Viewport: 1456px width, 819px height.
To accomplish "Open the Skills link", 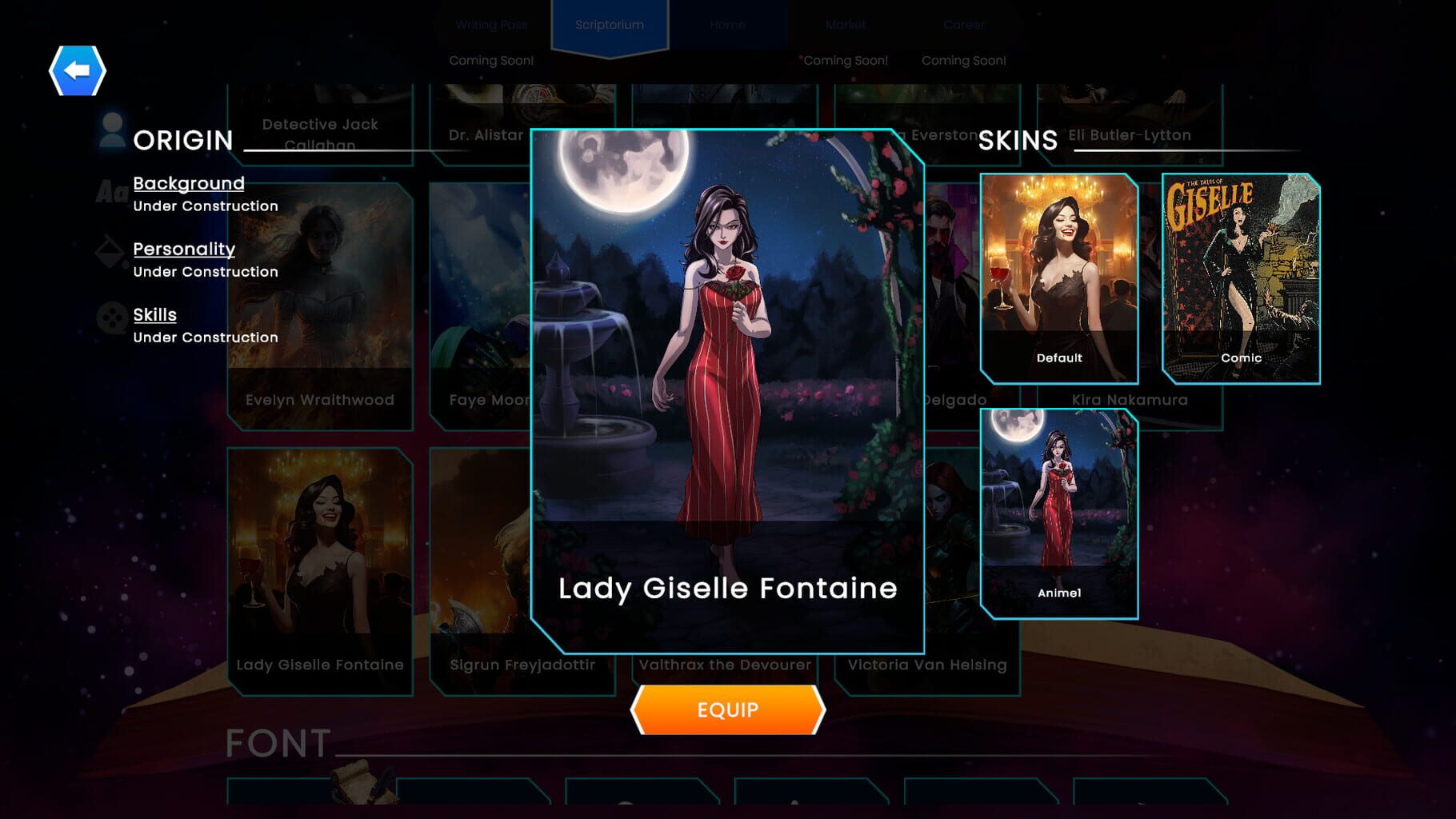I will pyautogui.click(x=154, y=314).
